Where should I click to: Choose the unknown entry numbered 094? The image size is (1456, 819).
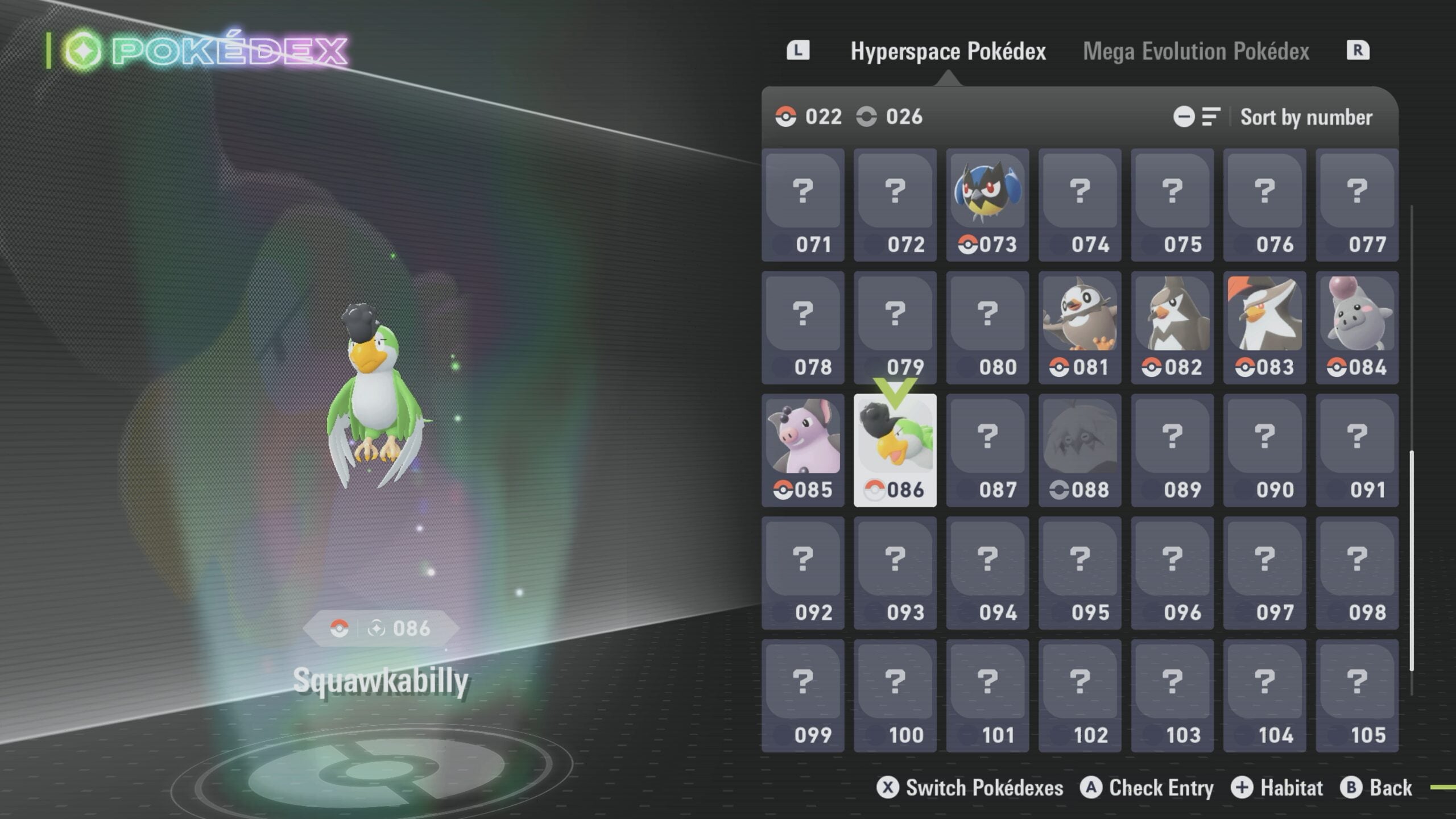click(987, 573)
